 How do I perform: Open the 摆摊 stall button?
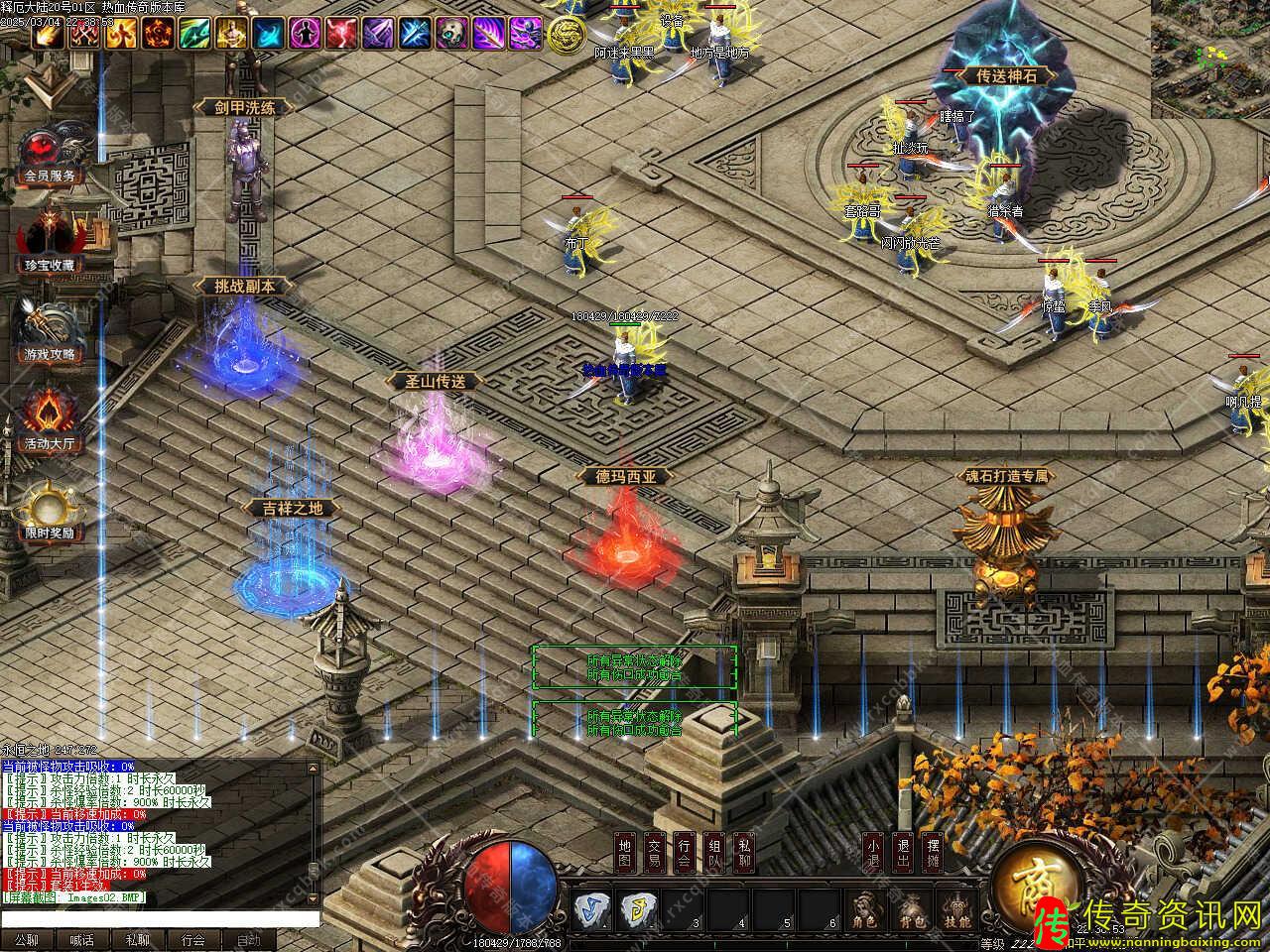click(x=933, y=853)
